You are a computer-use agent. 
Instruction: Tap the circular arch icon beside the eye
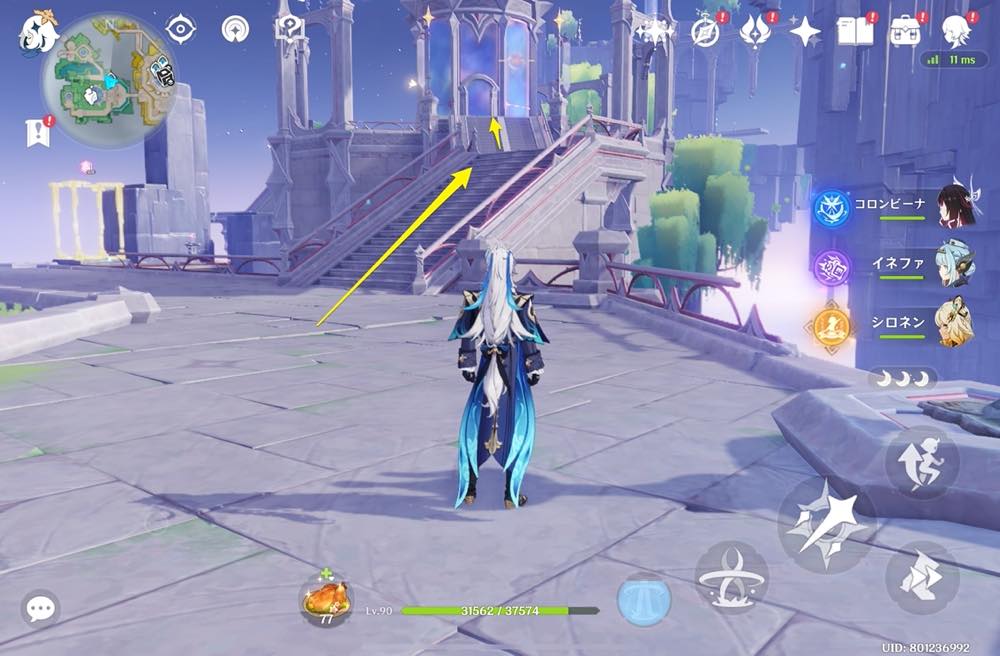[236, 30]
